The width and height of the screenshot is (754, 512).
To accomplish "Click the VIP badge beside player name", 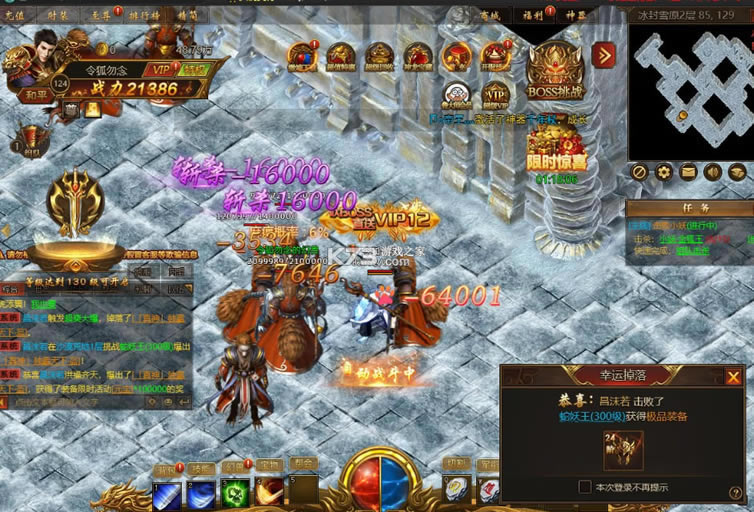I will pos(158,68).
